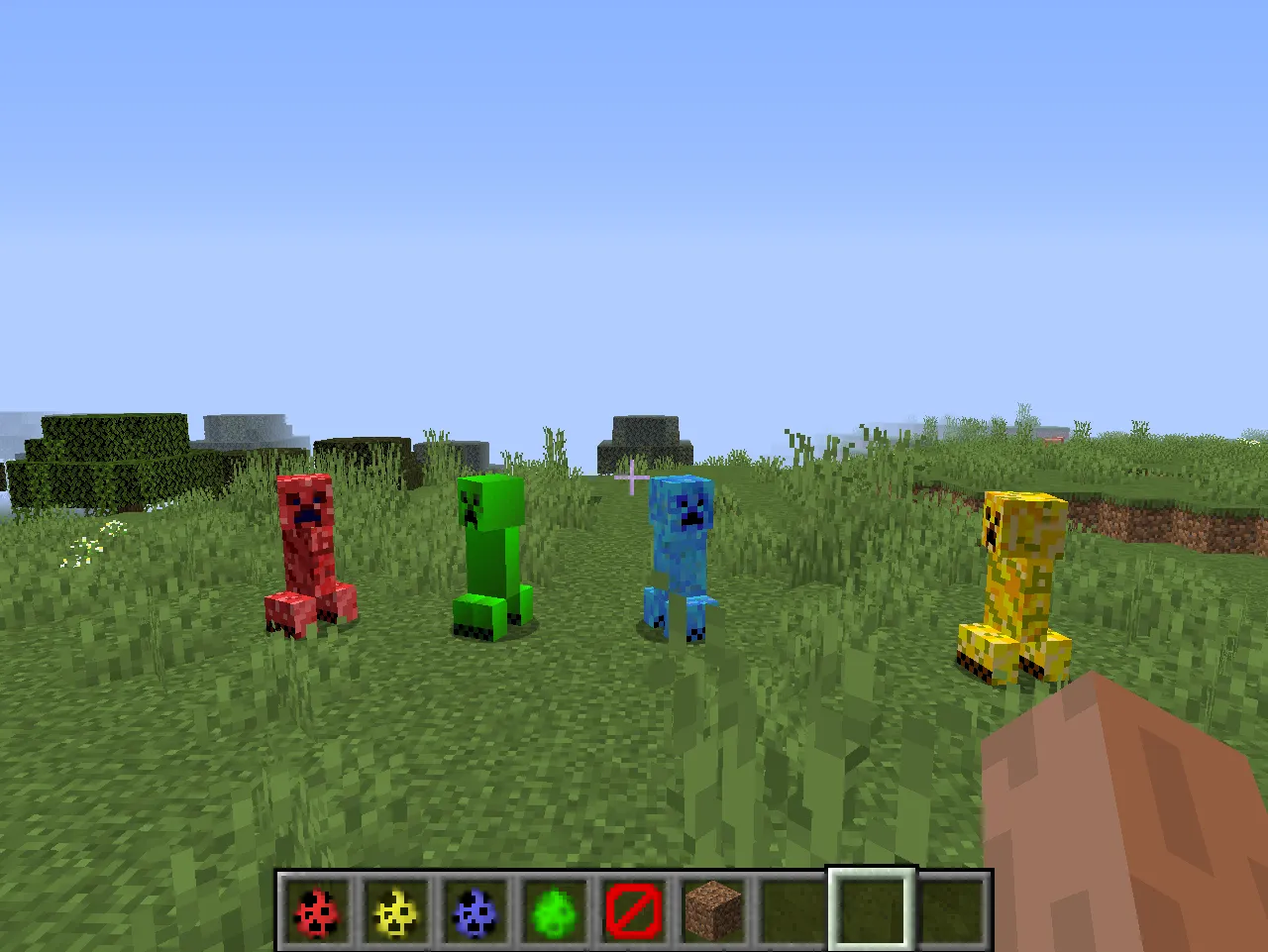
Task: Select the red barrier block item
Action: click(x=633, y=913)
